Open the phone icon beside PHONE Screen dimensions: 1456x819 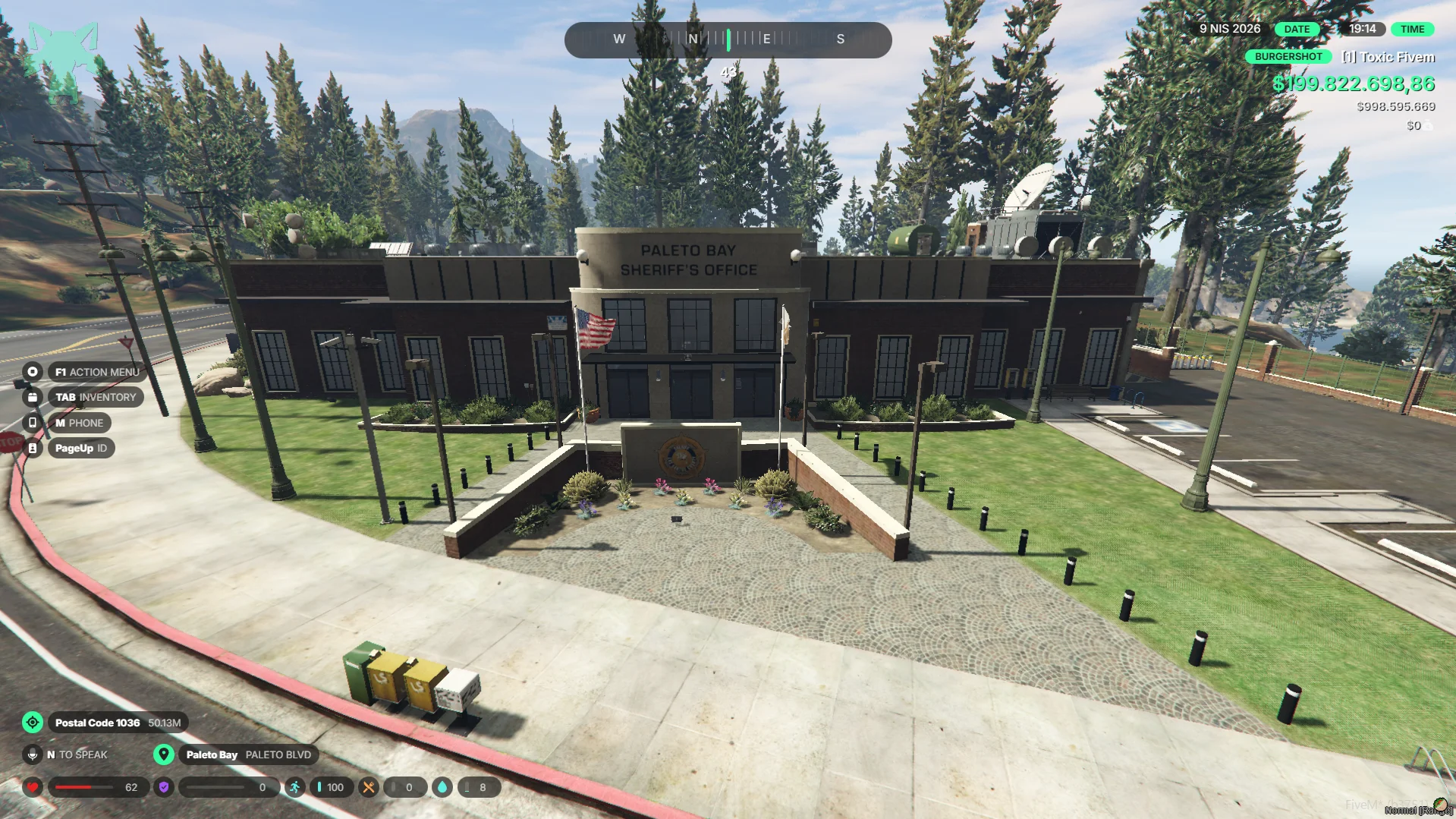pos(33,423)
